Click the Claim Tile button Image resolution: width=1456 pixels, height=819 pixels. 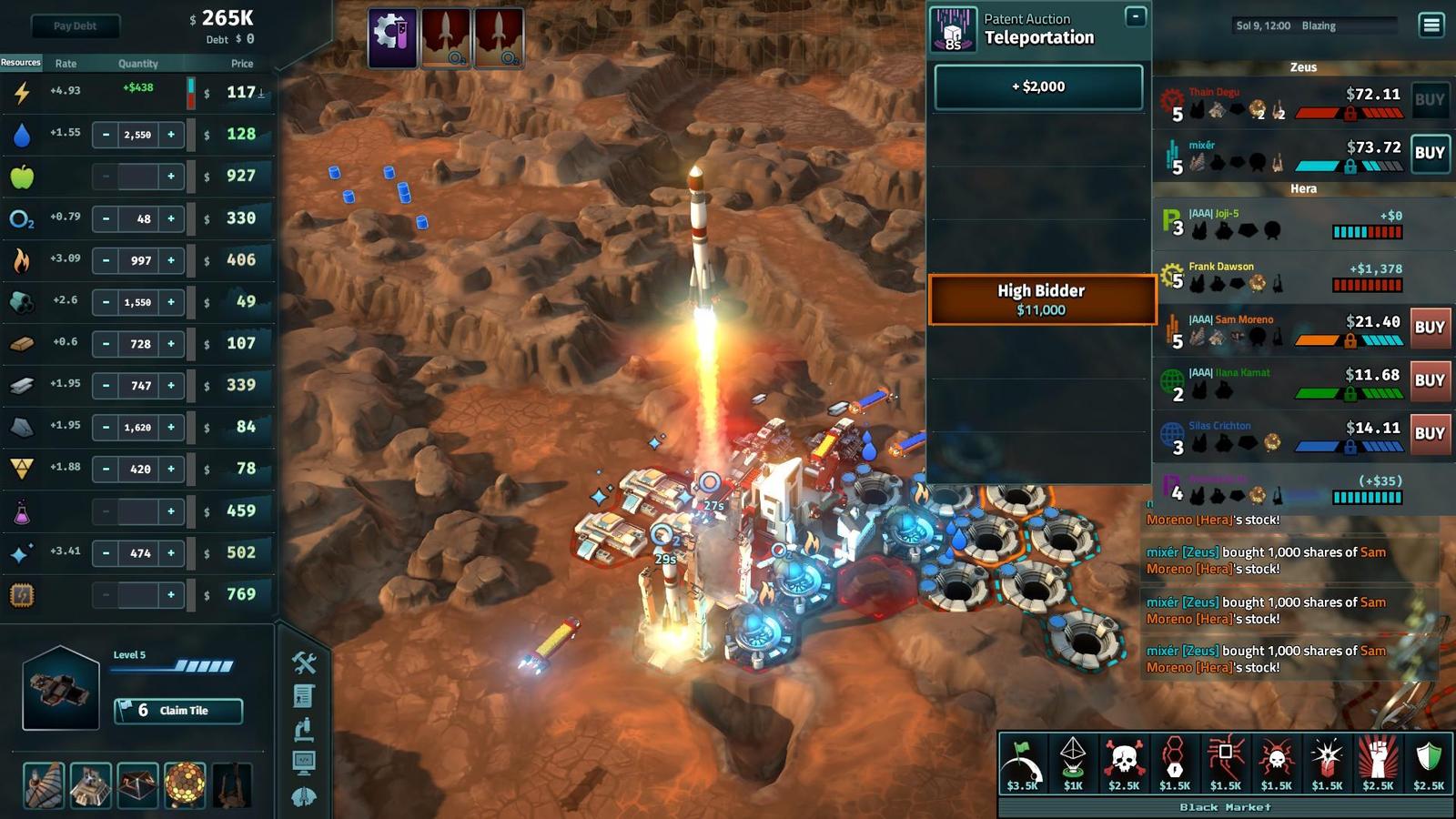click(x=178, y=711)
